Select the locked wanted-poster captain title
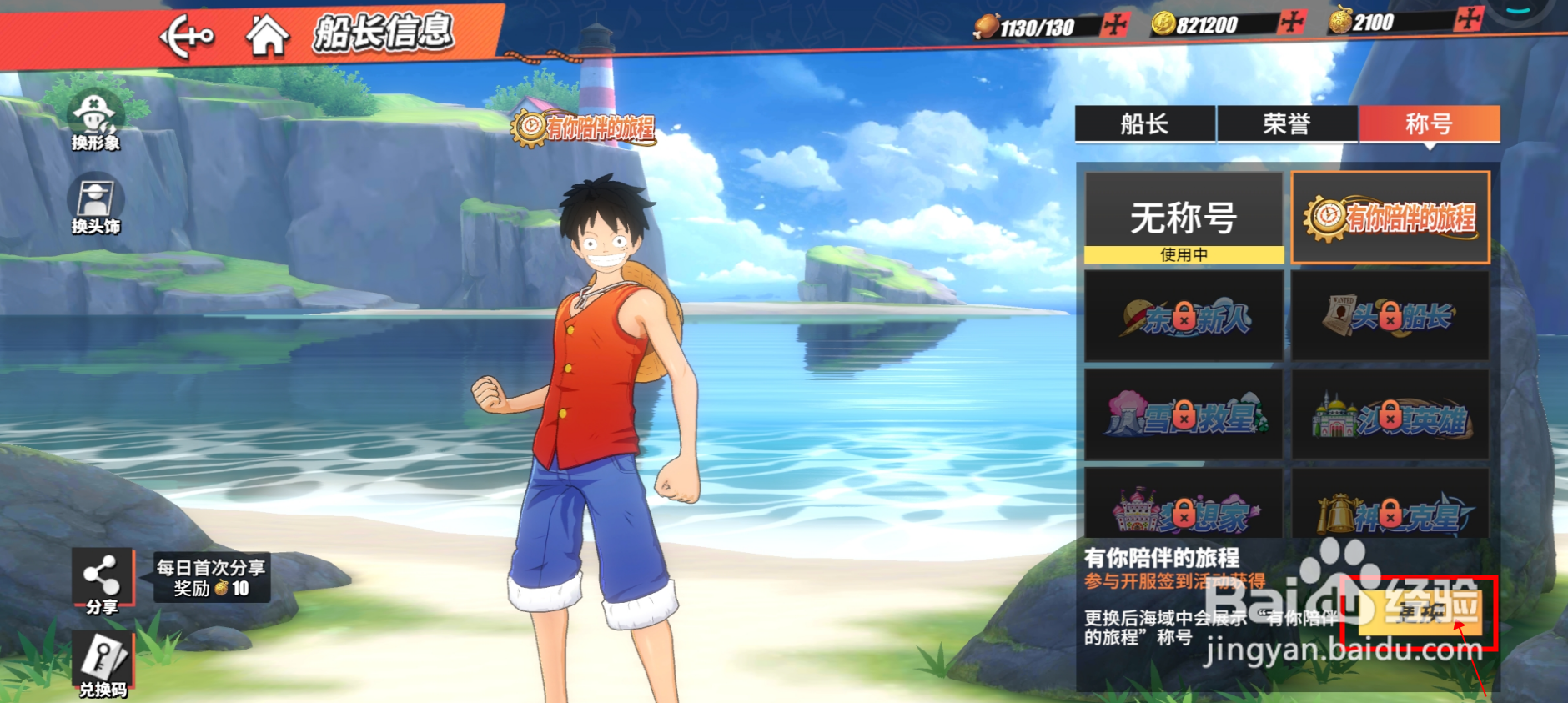Image resolution: width=1568 pixels, height=703 pixels. click(x=1390, y=316)
